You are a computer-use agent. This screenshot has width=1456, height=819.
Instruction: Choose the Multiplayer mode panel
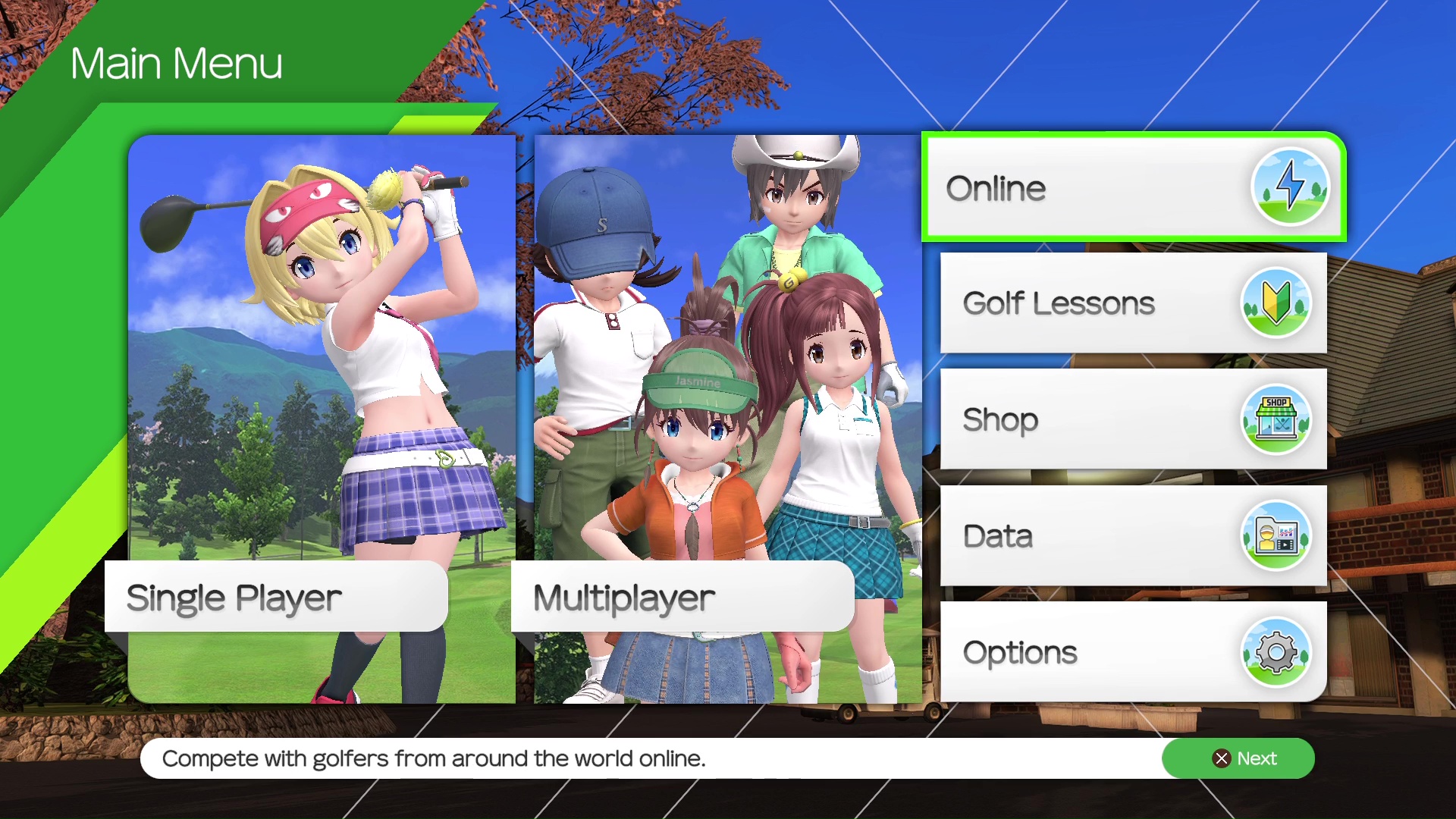click(726, 419)
